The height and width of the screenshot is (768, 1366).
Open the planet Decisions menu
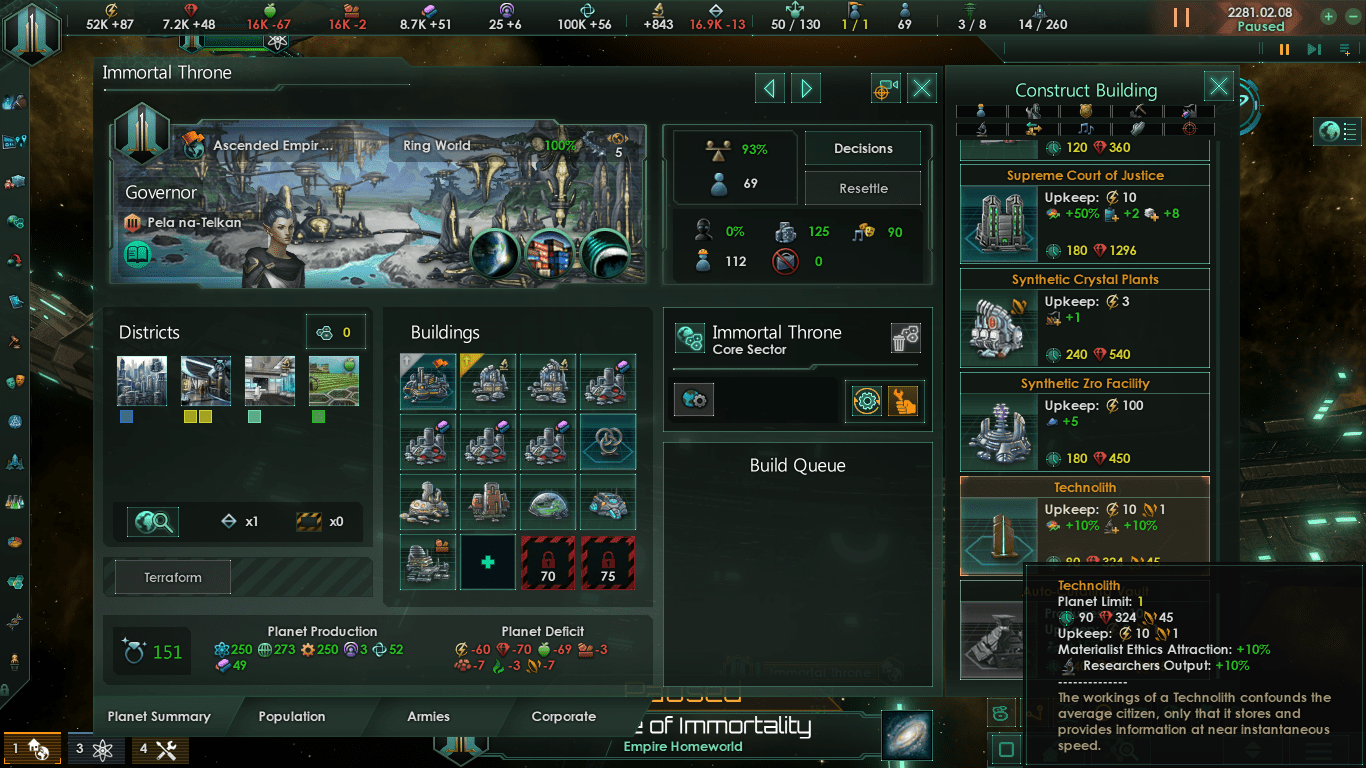click(863, 149)
